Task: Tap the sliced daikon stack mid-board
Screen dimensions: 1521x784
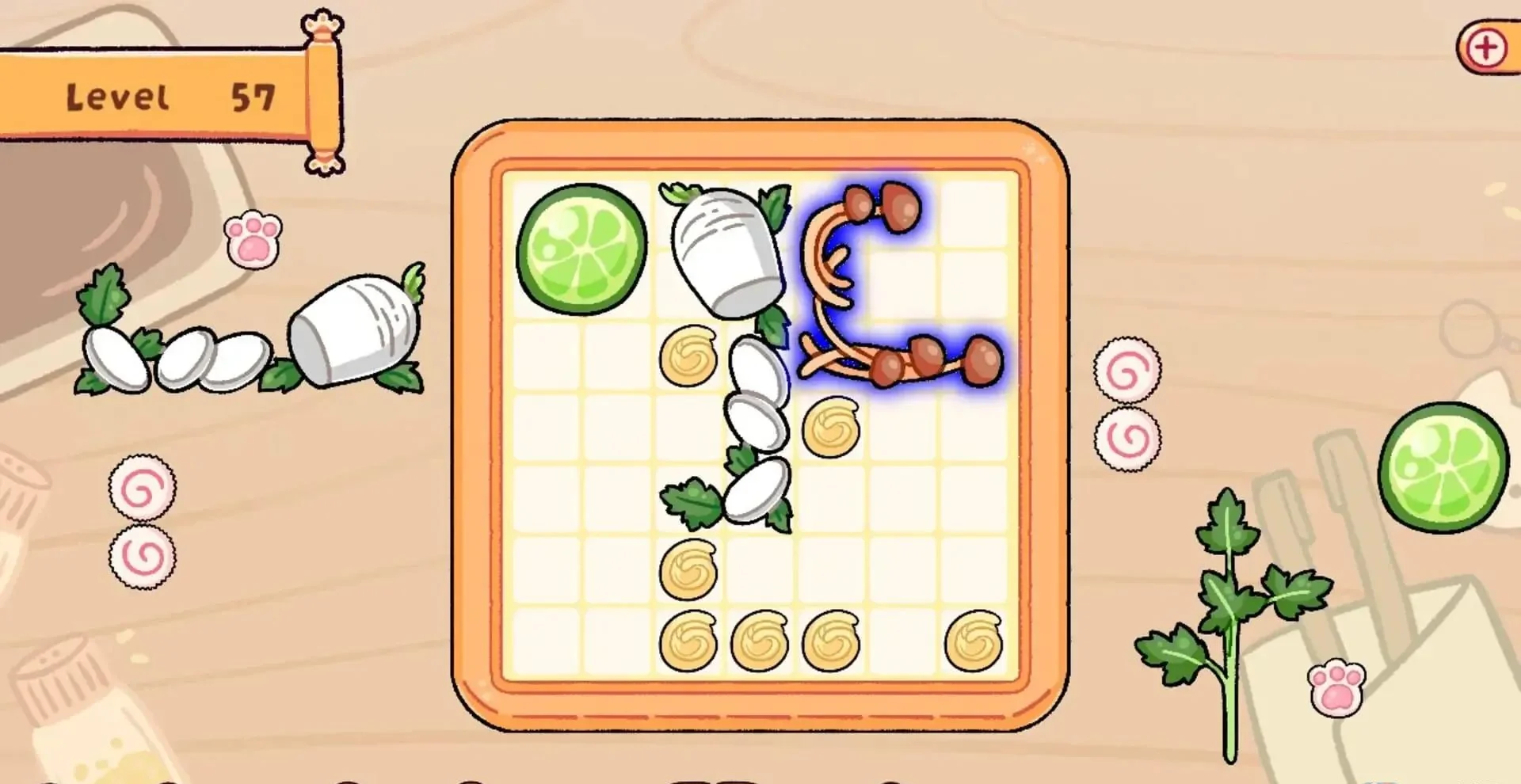Action: [x=757, y=388]
